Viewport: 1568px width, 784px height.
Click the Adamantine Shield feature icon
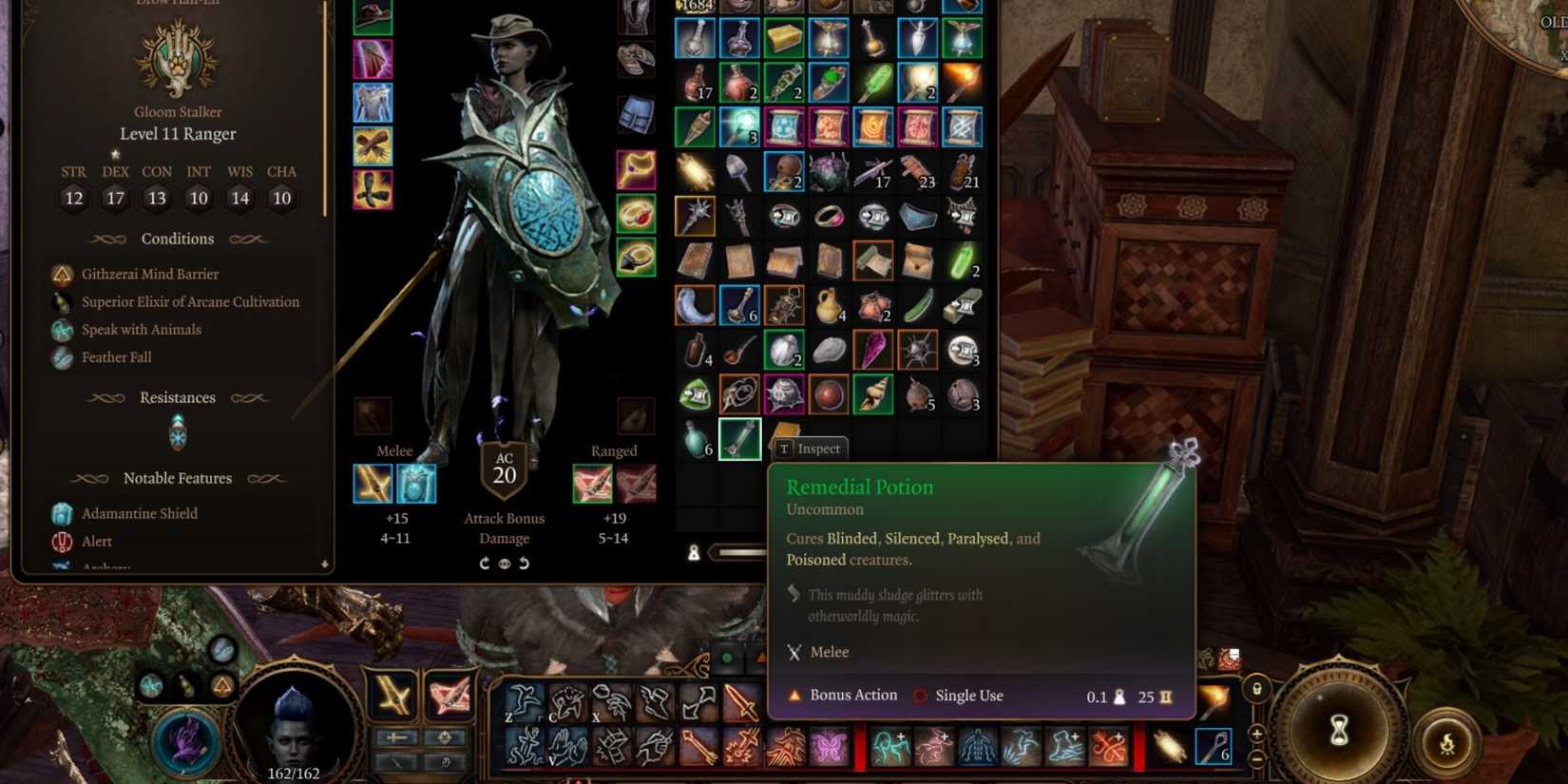tap(61, 513)
